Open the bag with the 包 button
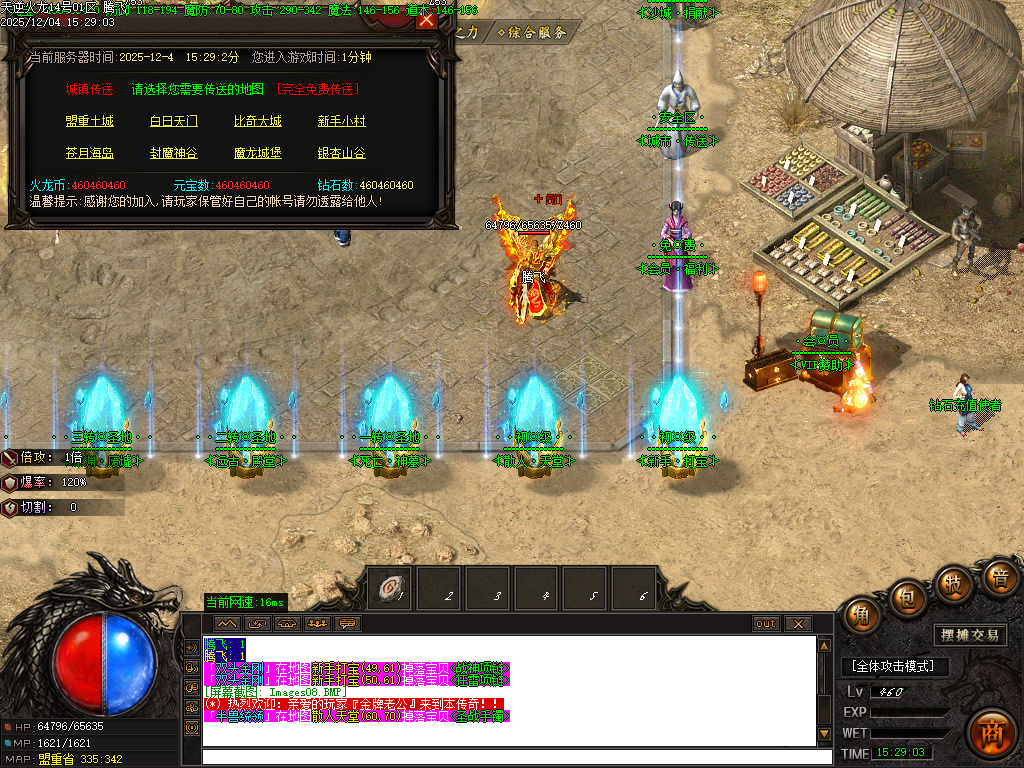Viewport: 1024px width, 768px height. pyautogui.click(x=905, y=598)
